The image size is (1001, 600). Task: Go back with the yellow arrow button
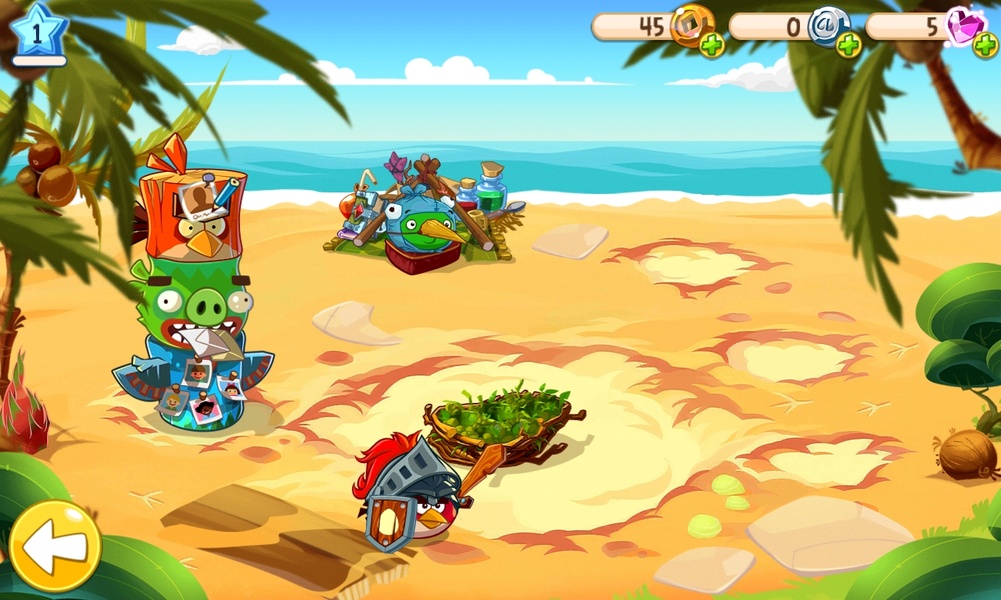coord(54,546)
